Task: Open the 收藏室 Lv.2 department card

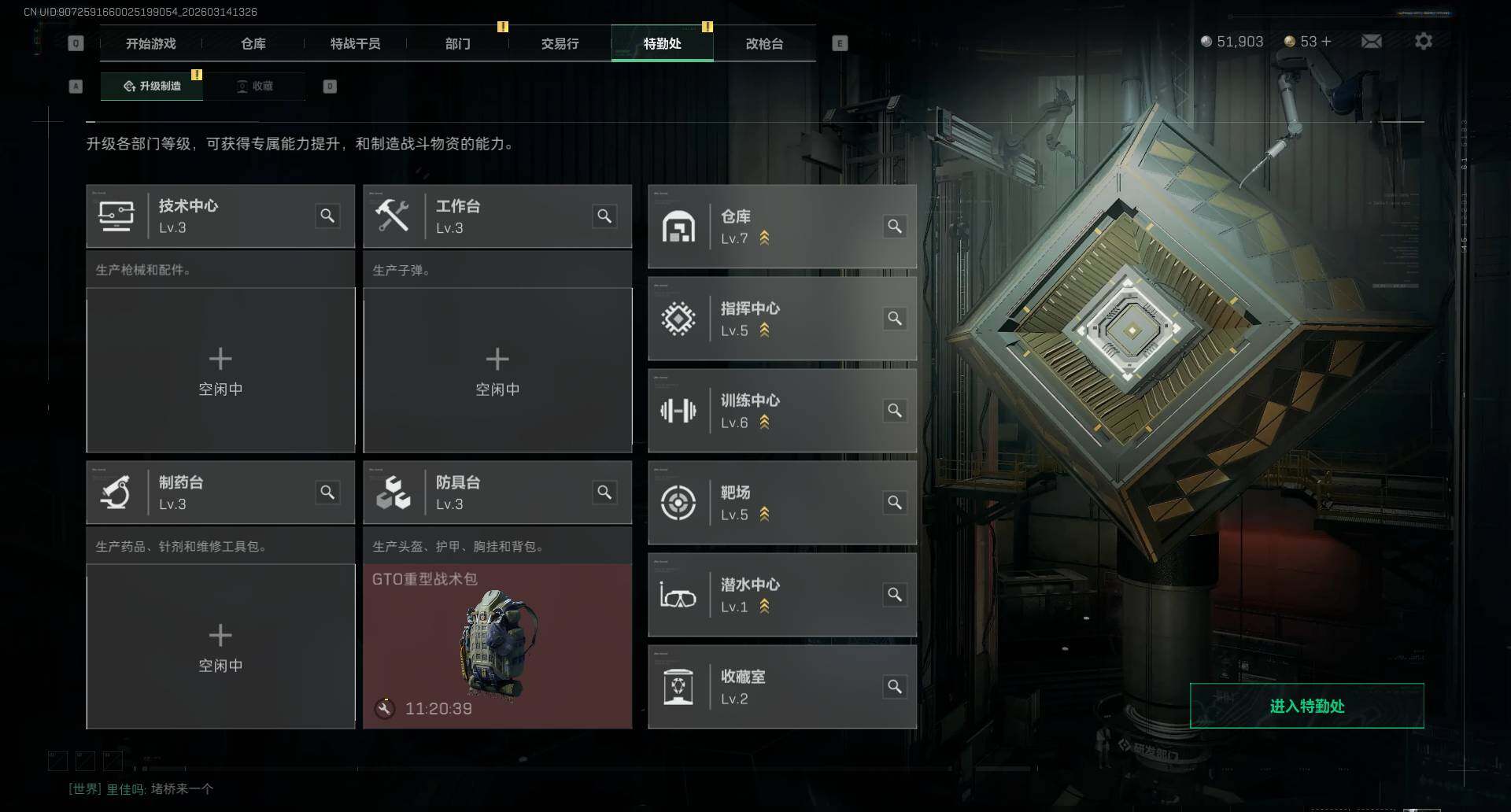Action: 781,687
